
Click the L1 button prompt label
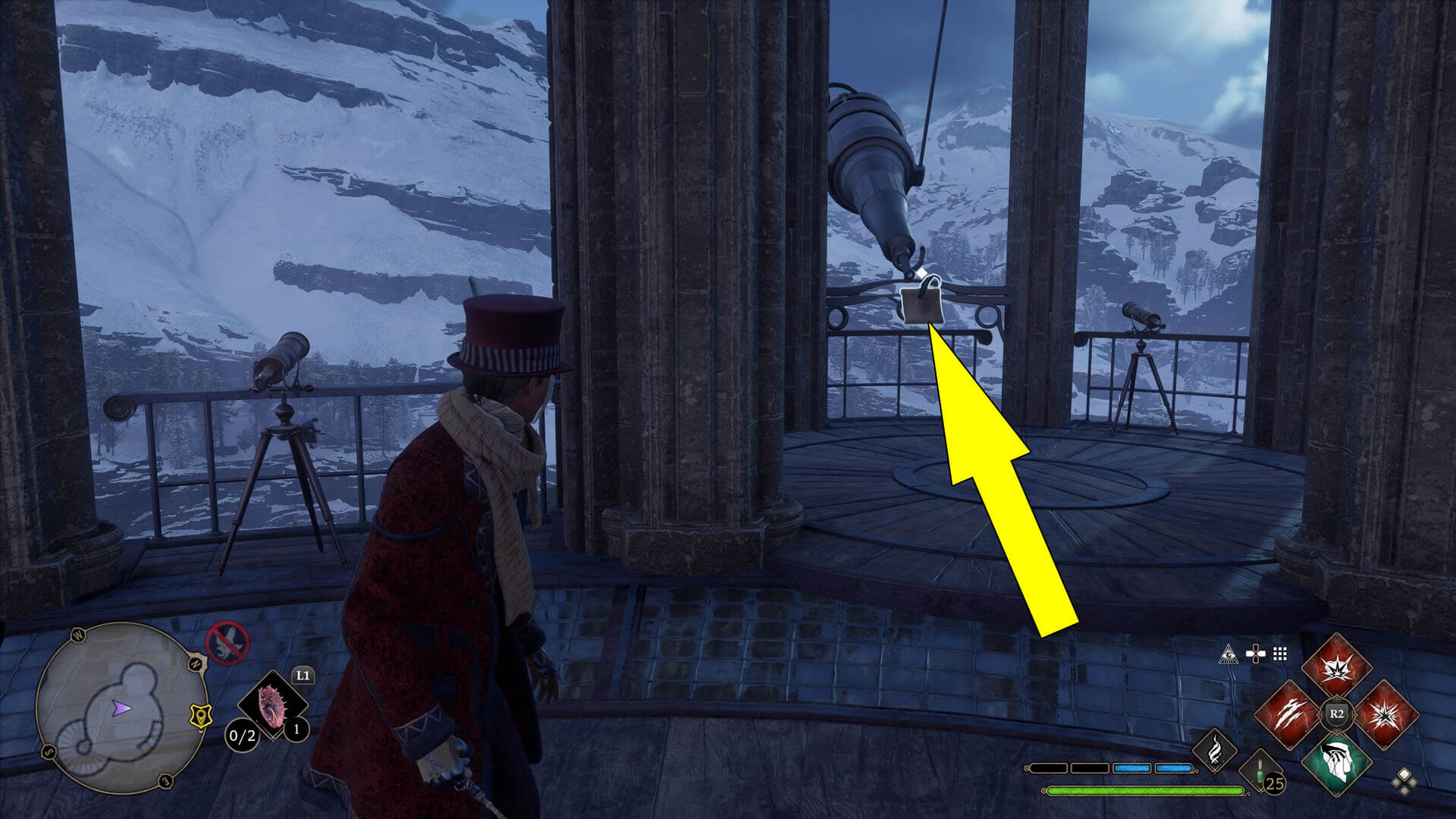(303, 675)
